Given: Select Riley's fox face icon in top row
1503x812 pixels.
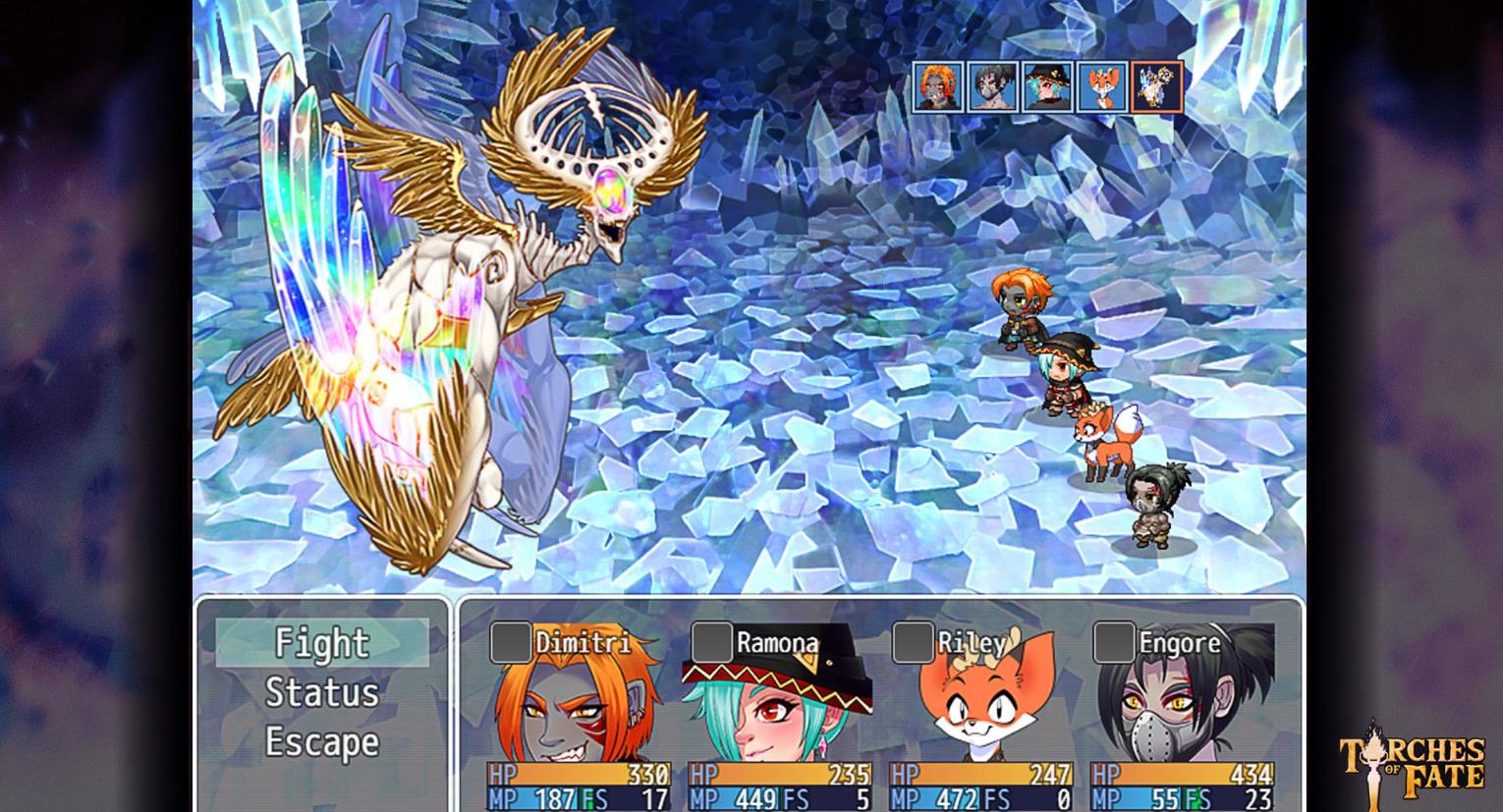Looking at the screenshot, I should (x=1100, y=86).
